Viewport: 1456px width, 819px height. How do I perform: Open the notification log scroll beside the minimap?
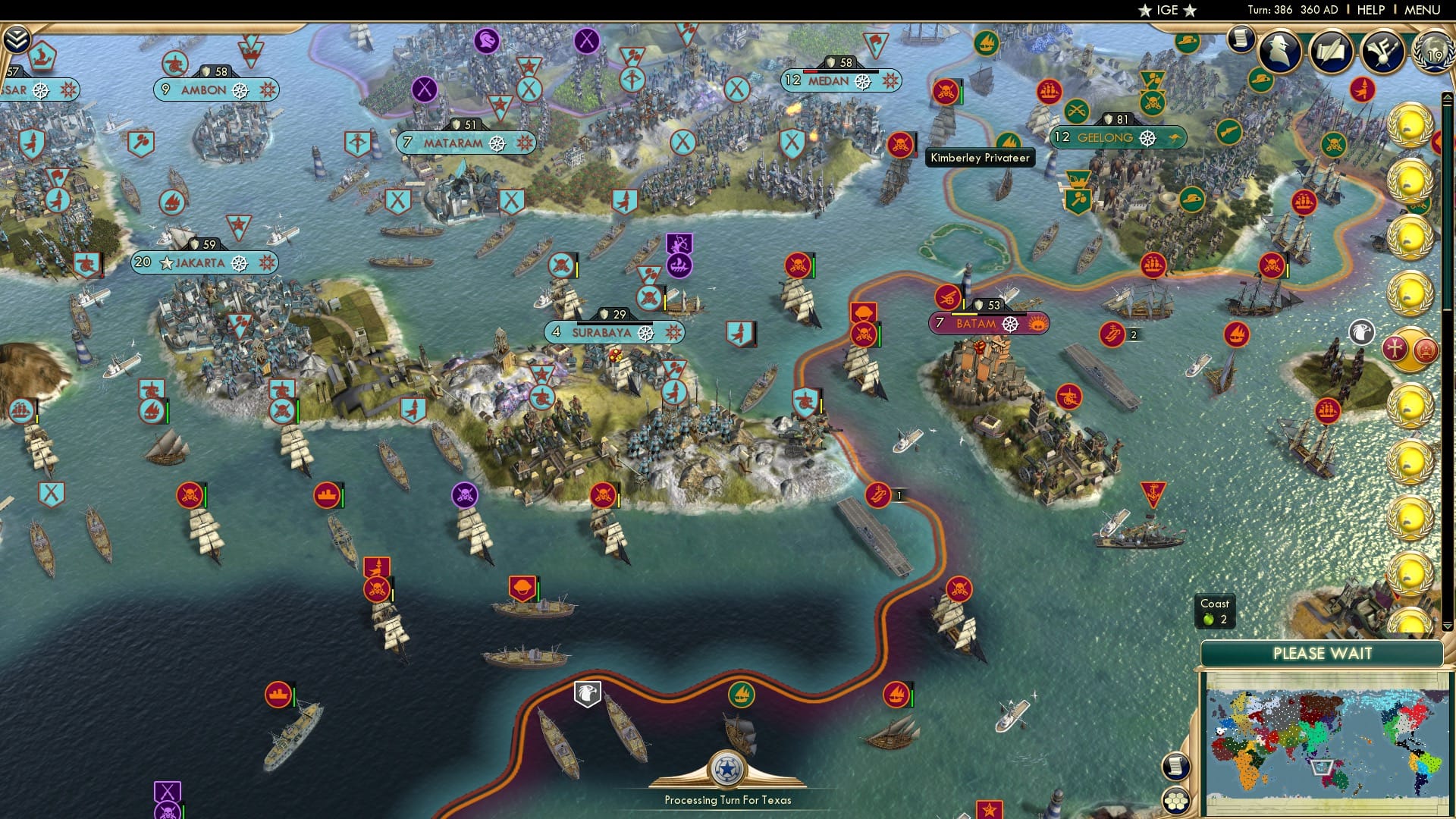(x=1175, y=766)
